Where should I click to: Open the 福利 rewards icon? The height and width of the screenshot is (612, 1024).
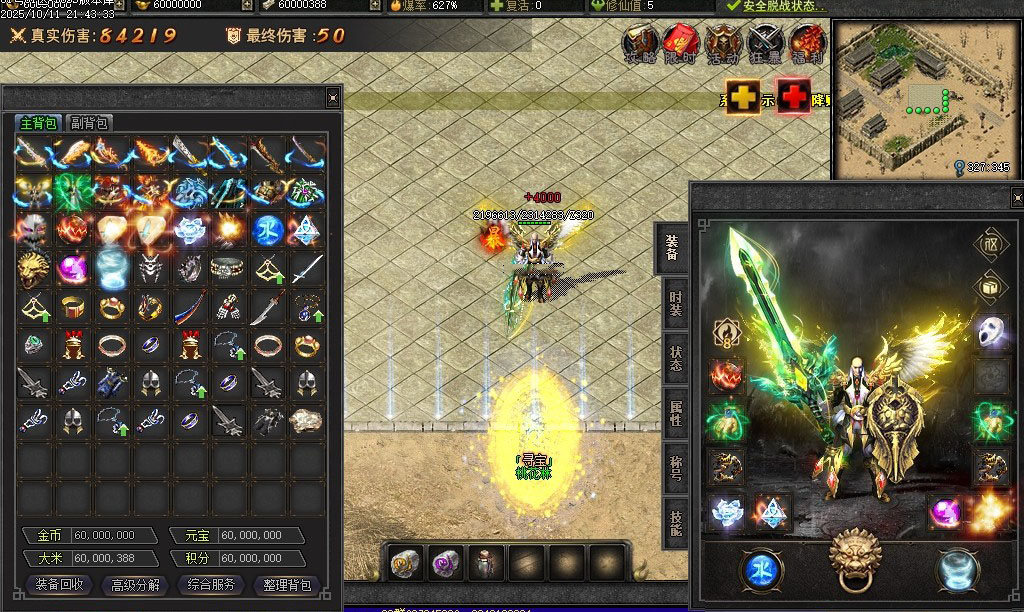coord(807,44)
